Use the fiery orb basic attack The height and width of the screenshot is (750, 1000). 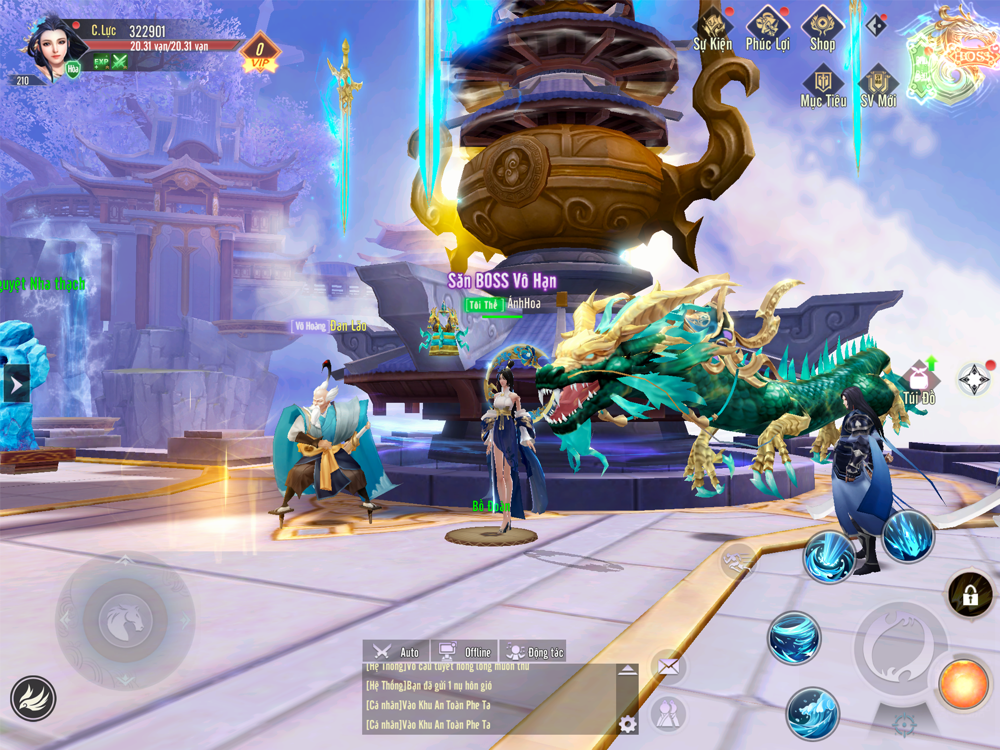point(963,683)
